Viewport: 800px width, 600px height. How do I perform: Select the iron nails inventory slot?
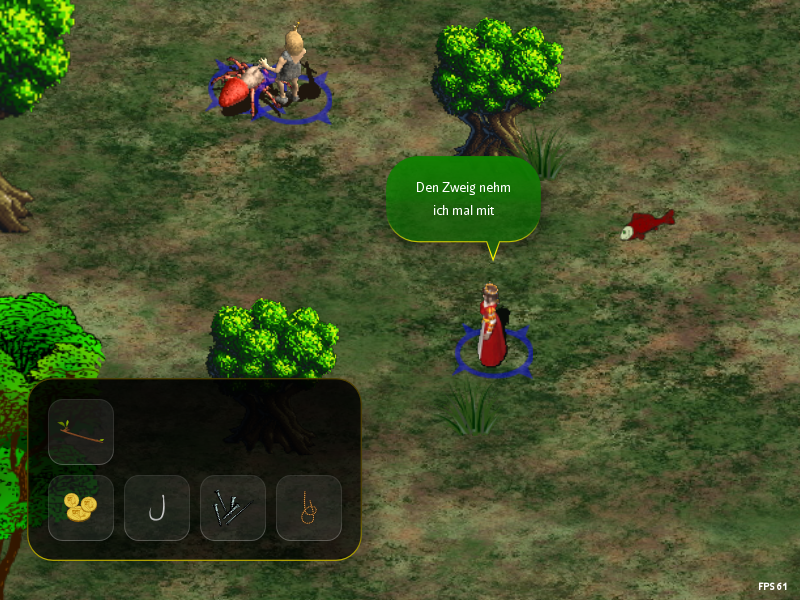click(x=233, y=508)
